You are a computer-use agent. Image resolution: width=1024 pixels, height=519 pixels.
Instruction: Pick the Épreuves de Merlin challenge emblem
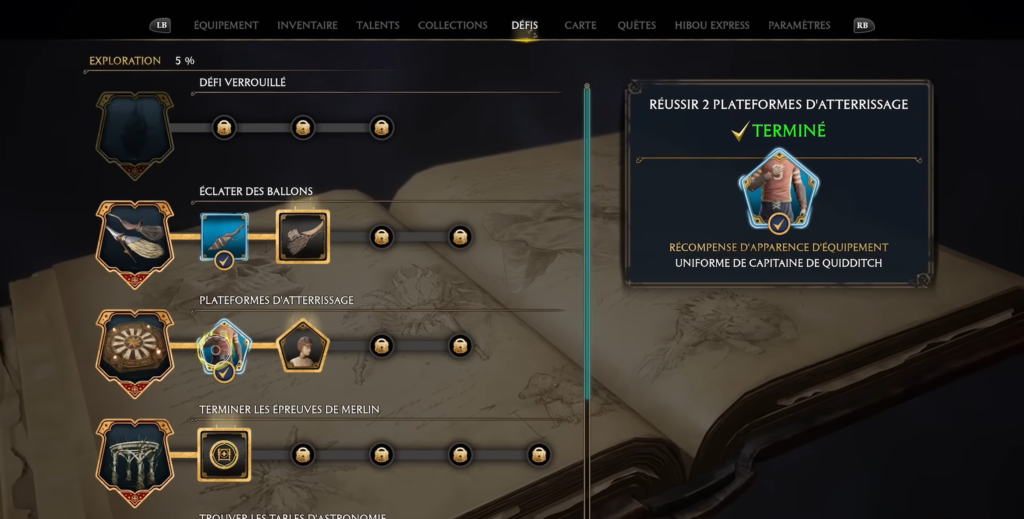pos(134,459)
